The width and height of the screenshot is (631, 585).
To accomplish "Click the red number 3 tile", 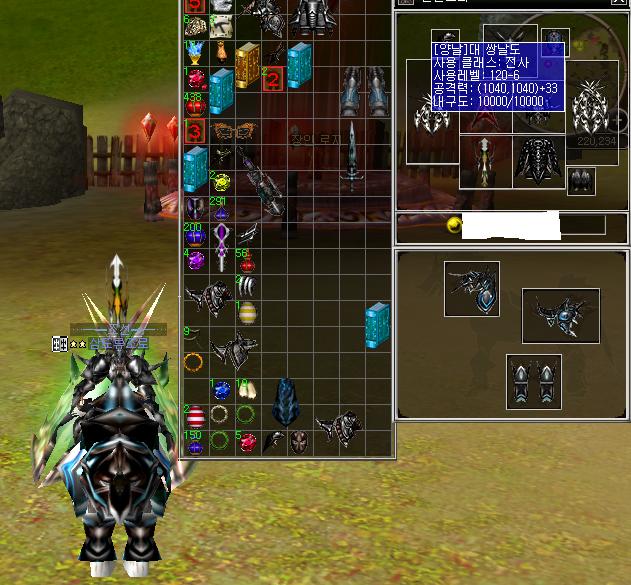I will (194, 131).
